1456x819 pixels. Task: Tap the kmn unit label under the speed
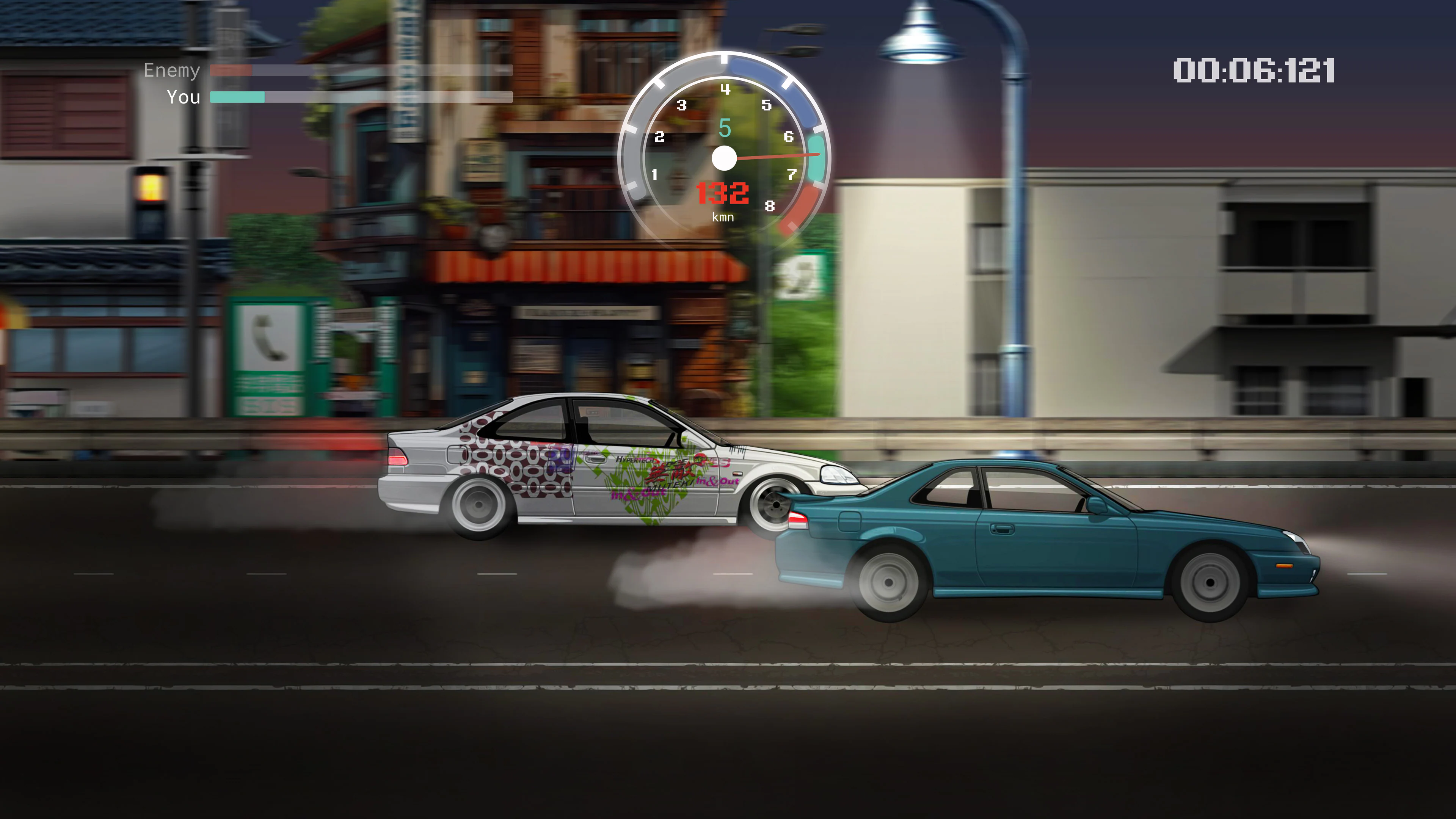pyautogui.click(x=724, y=217)
